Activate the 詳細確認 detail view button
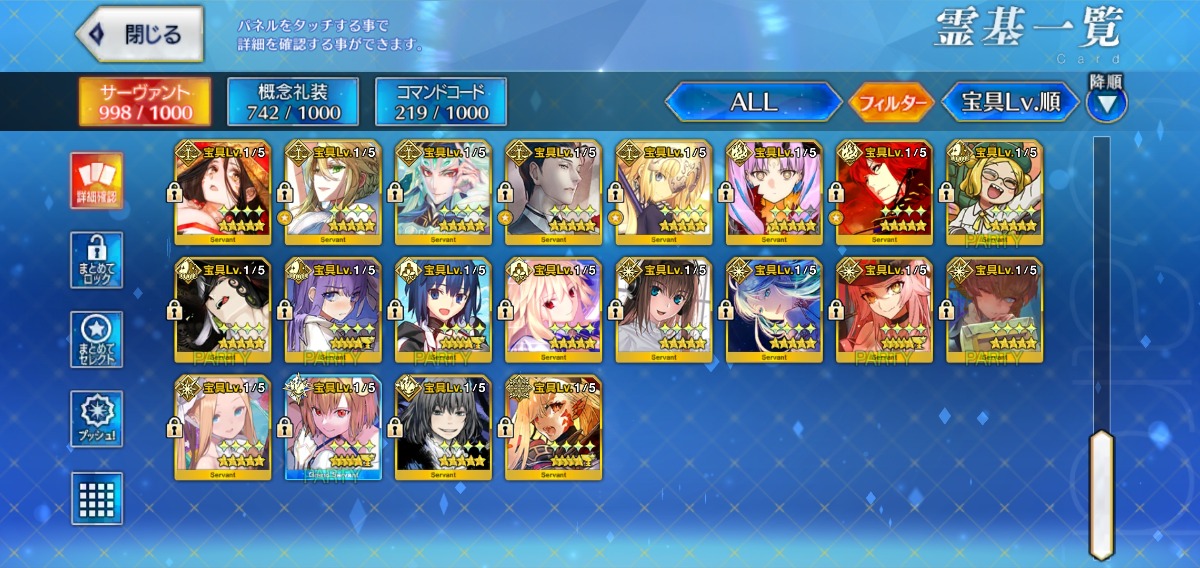The image size is (1200, 568). tap(97, 181)
